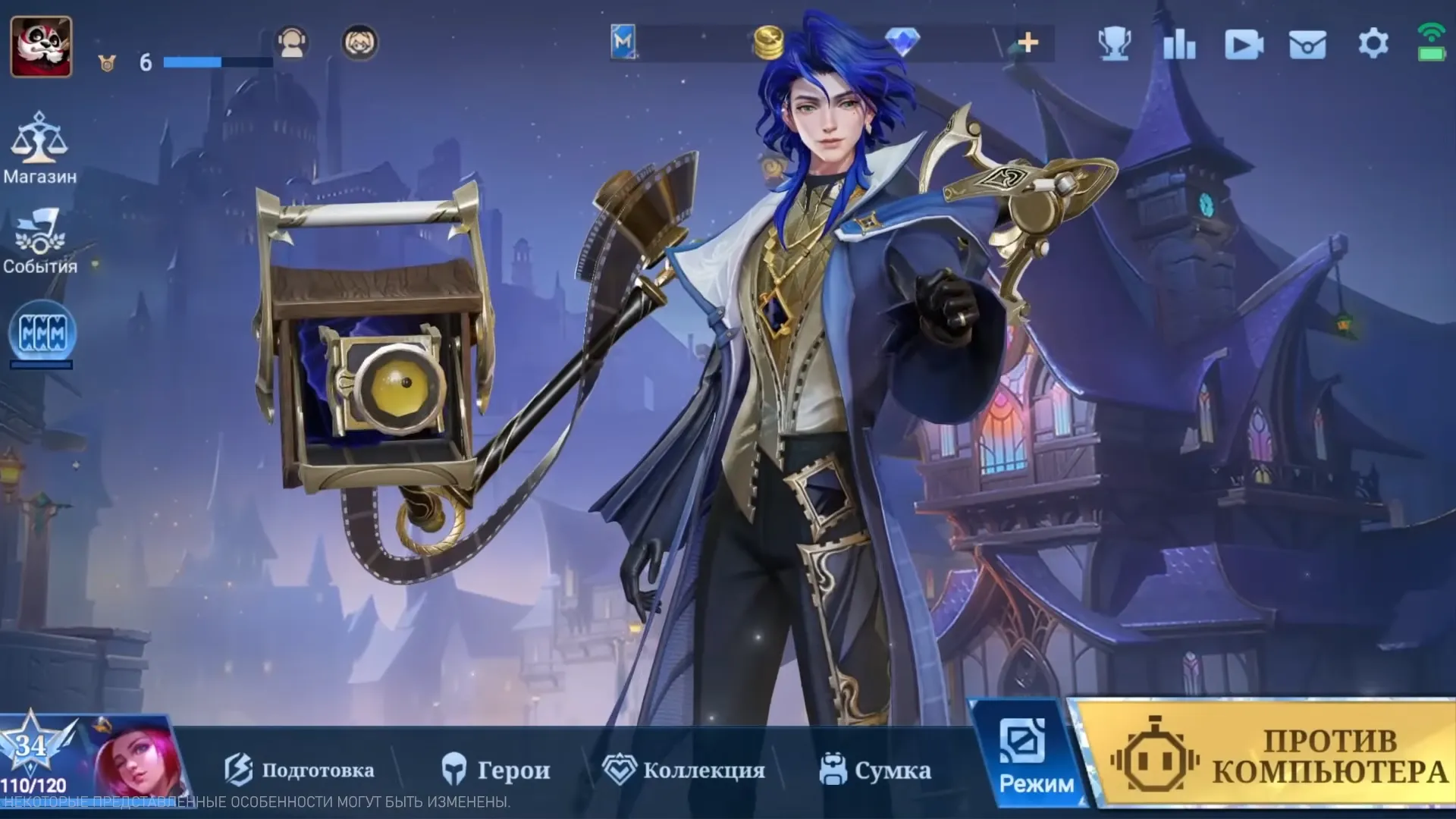
Task: Open the headset customer support icon
Action: coord(292,42)
